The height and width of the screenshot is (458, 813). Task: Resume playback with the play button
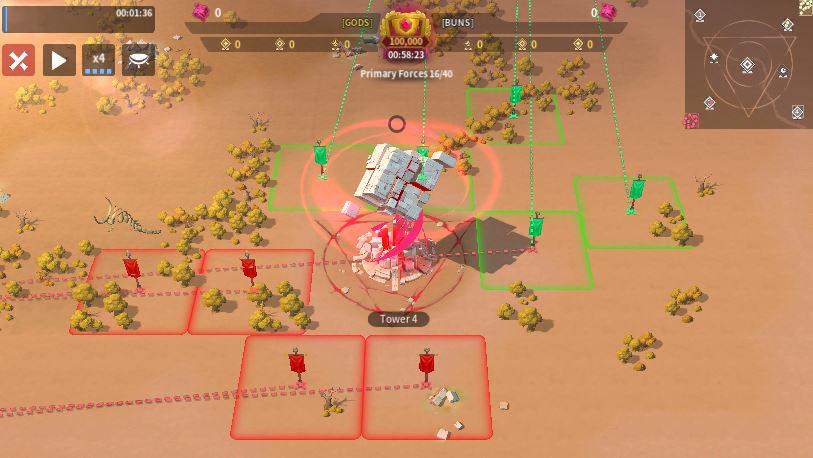(58, 60)
